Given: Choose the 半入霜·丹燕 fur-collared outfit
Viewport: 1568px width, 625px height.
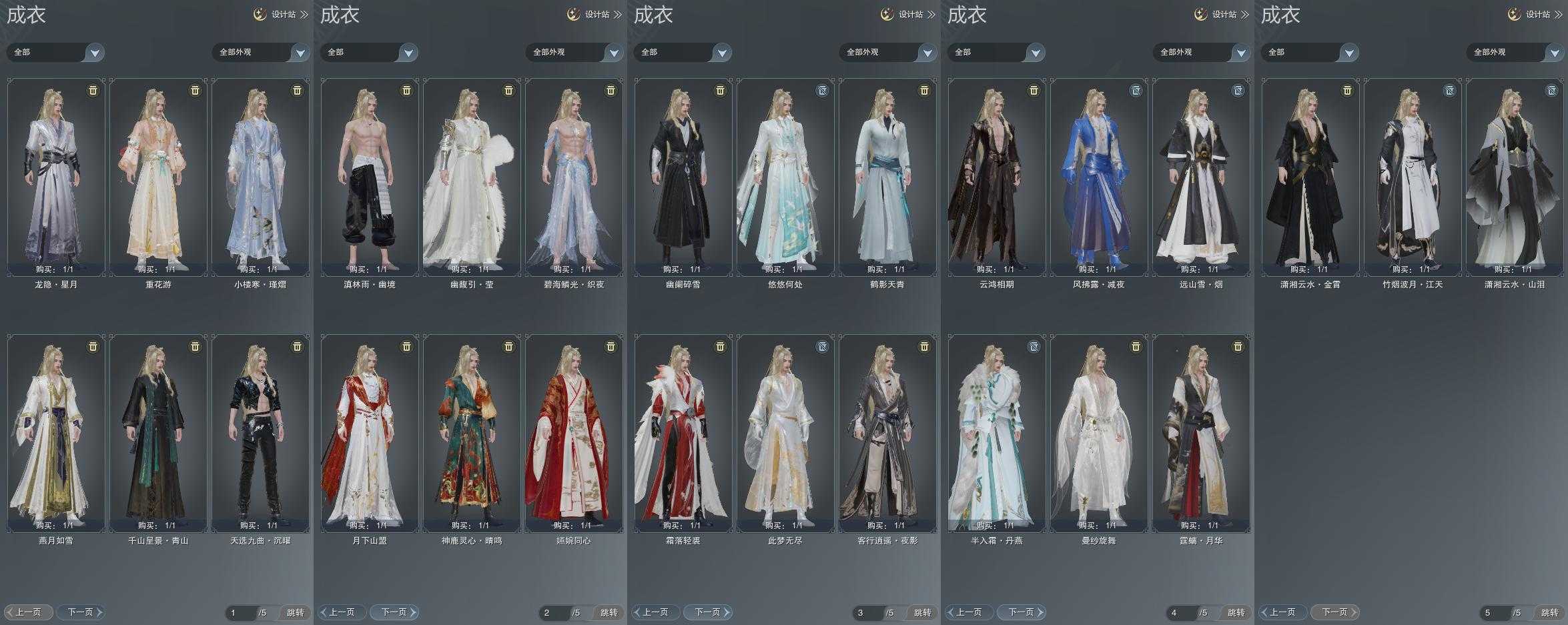Looking at the screenshot, I should pyautogui.click(x=997, y=434).
